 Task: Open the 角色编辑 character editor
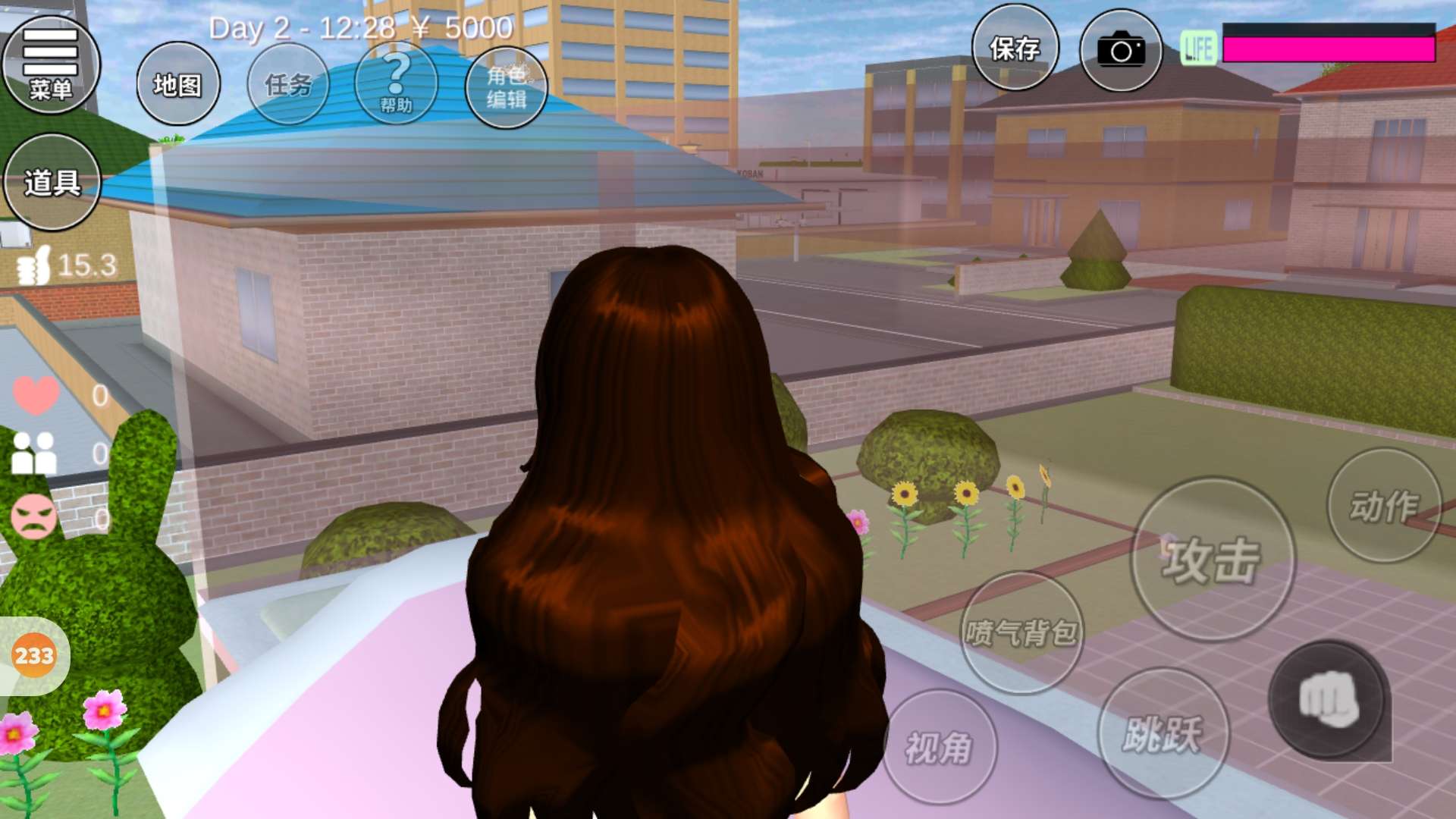pos(506,86)
